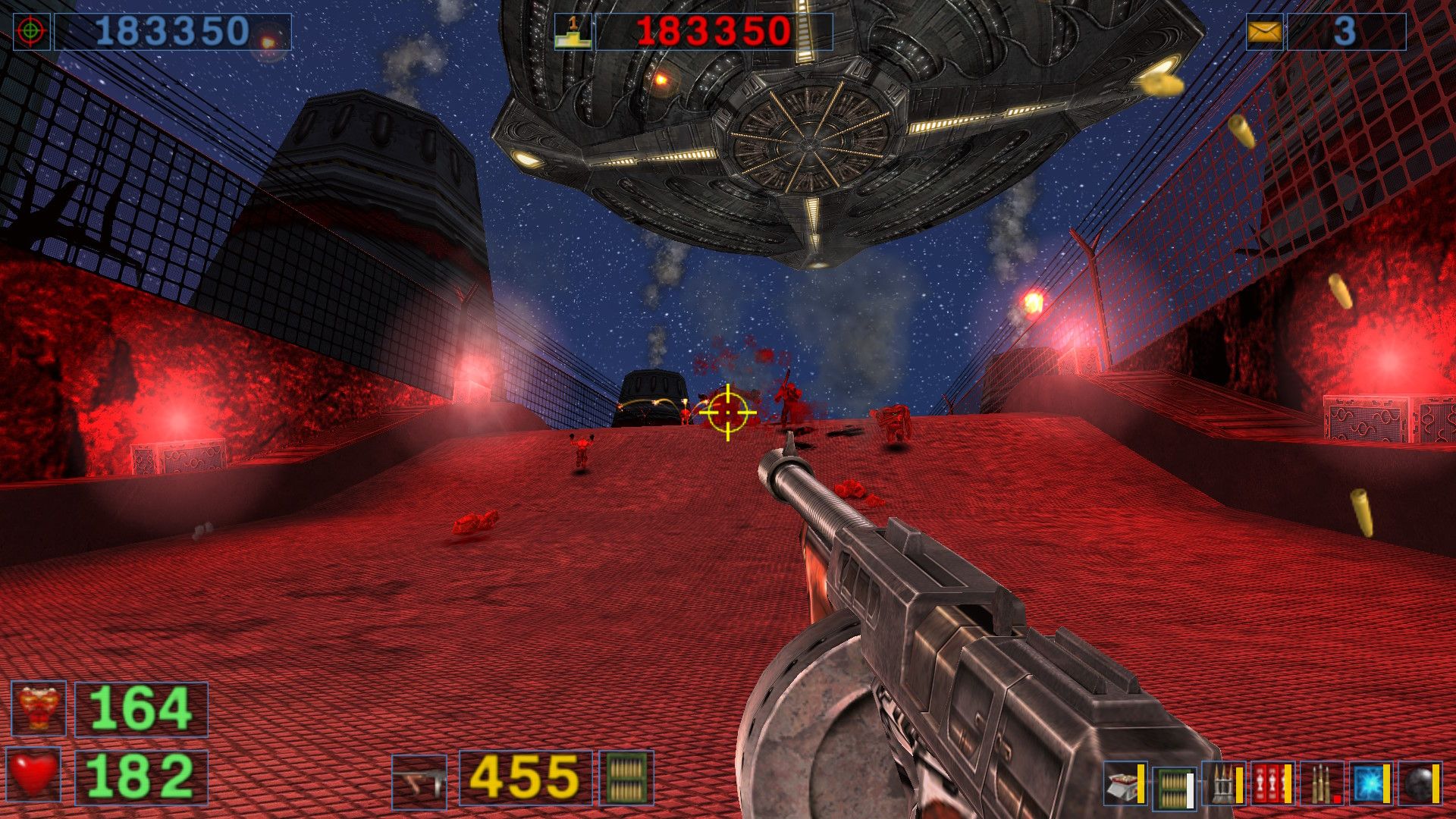Choose the shotgun shells box ammo slot
The height and width of the screenshot is (819, 1456).
(x=1125, y=784)
